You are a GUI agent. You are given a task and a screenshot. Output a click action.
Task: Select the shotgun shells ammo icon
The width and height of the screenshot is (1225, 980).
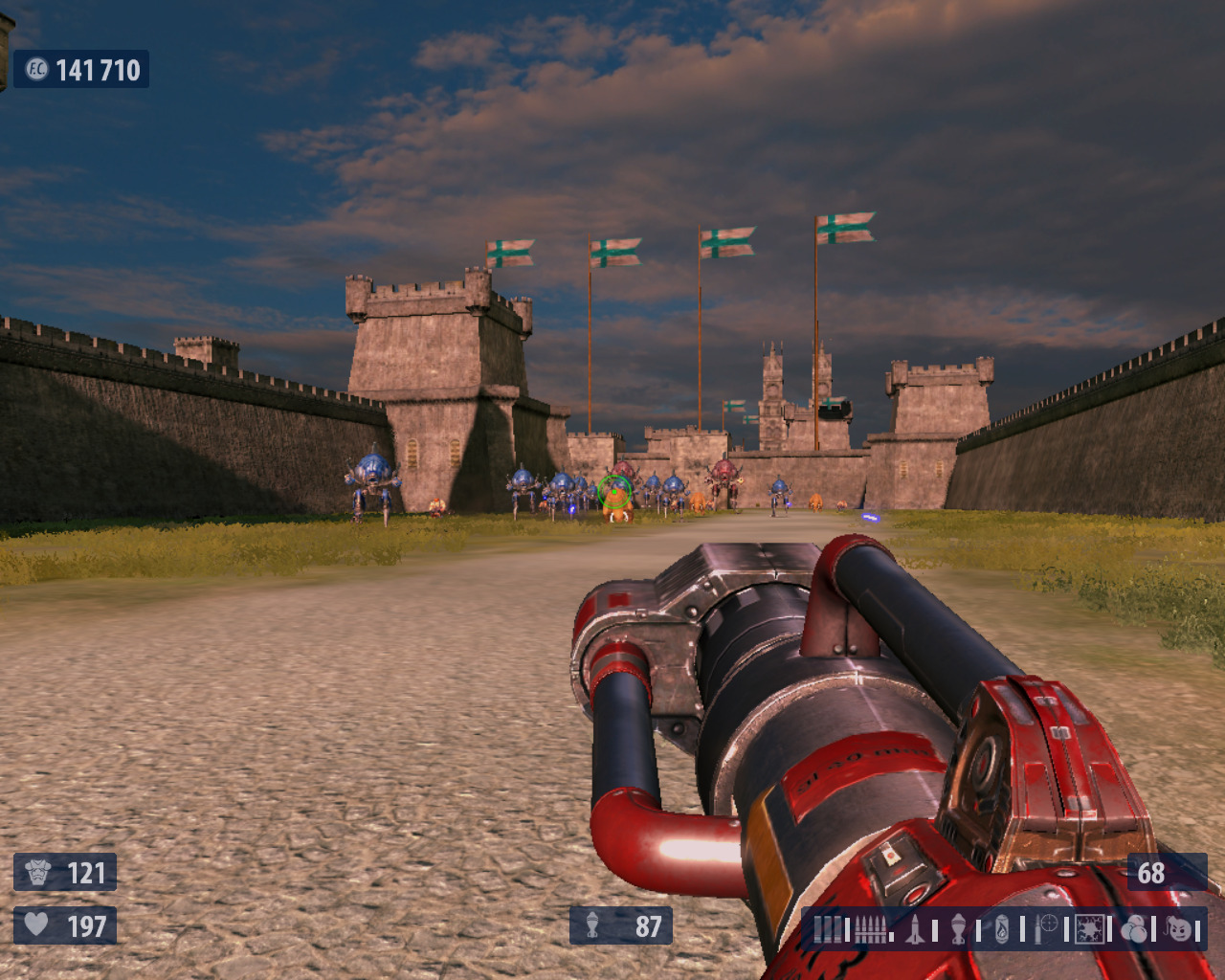pyautogui.click(x=827, y=928)
